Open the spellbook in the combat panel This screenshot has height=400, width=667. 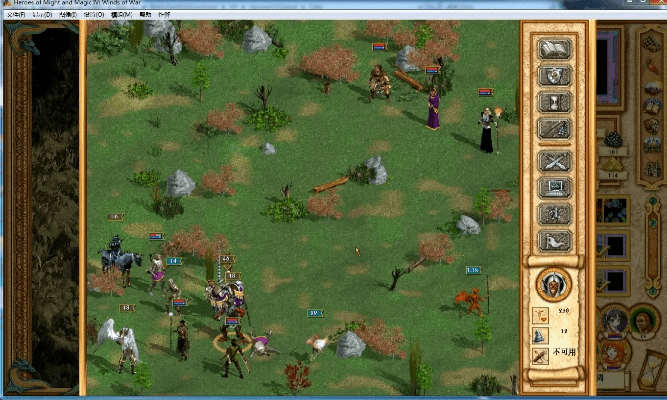pyautogui.click(x=554, y=48)
